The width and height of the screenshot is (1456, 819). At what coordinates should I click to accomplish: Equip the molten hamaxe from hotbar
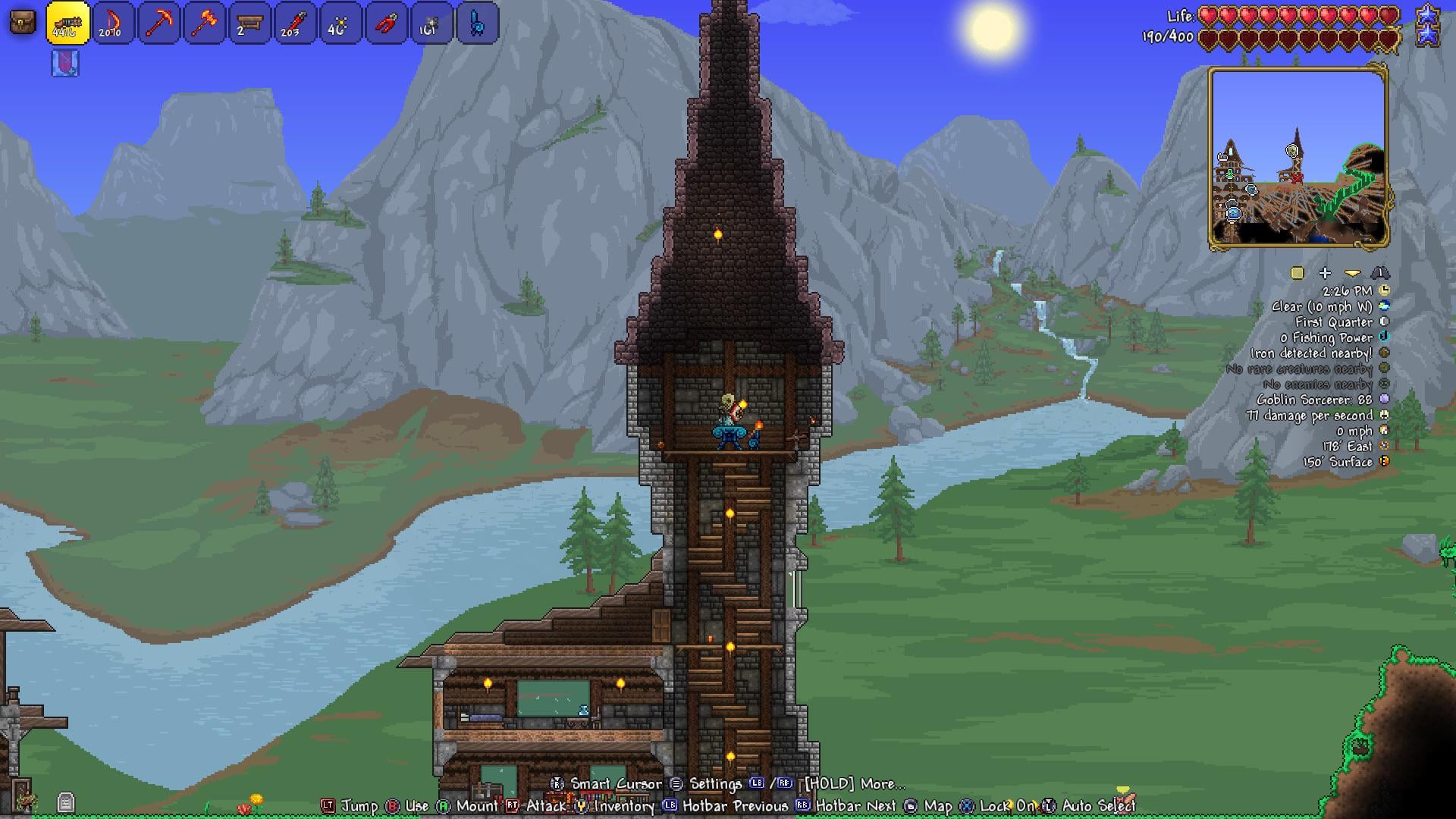204,23
